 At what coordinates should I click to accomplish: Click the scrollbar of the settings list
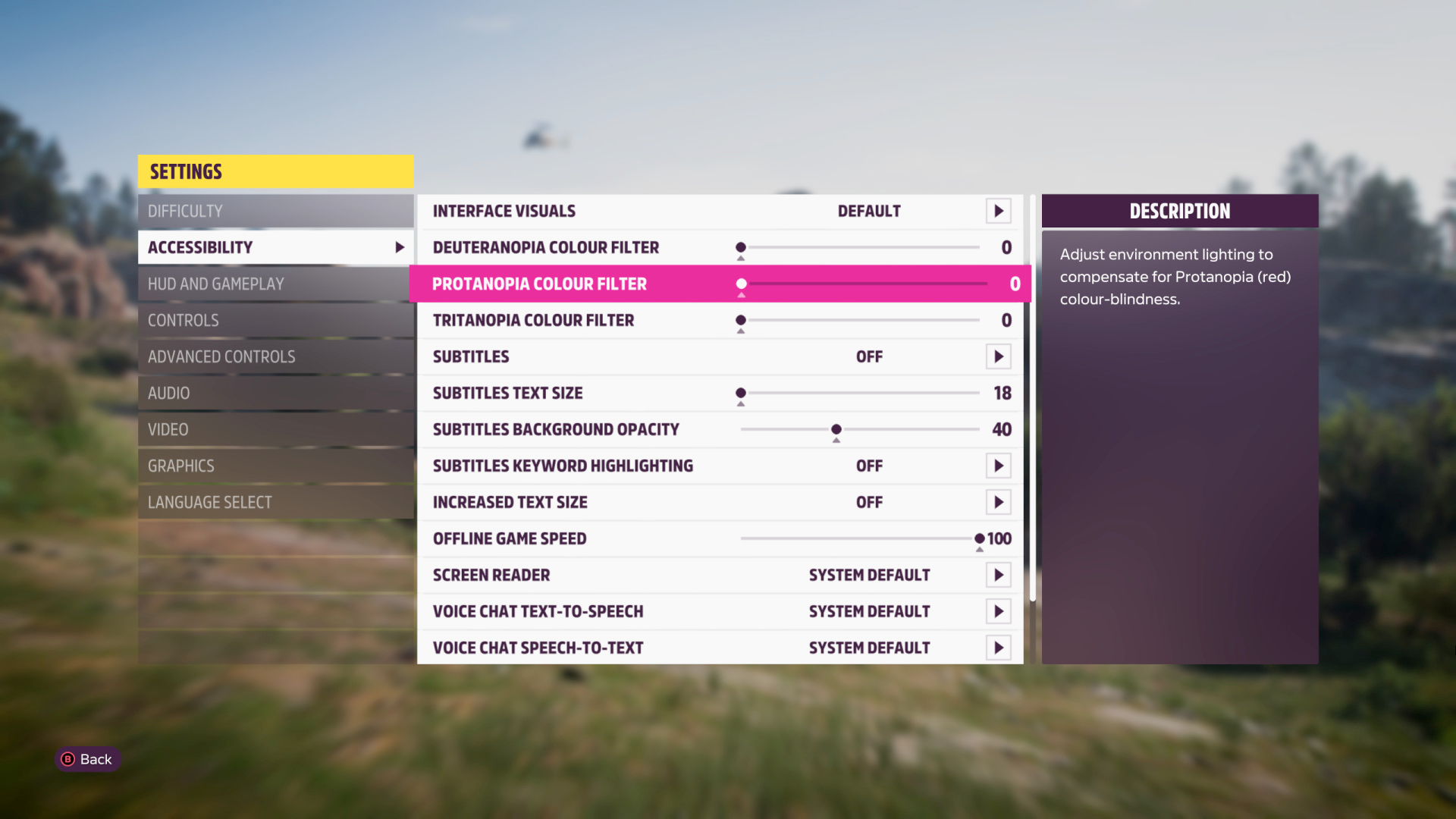pos(1030,394)
